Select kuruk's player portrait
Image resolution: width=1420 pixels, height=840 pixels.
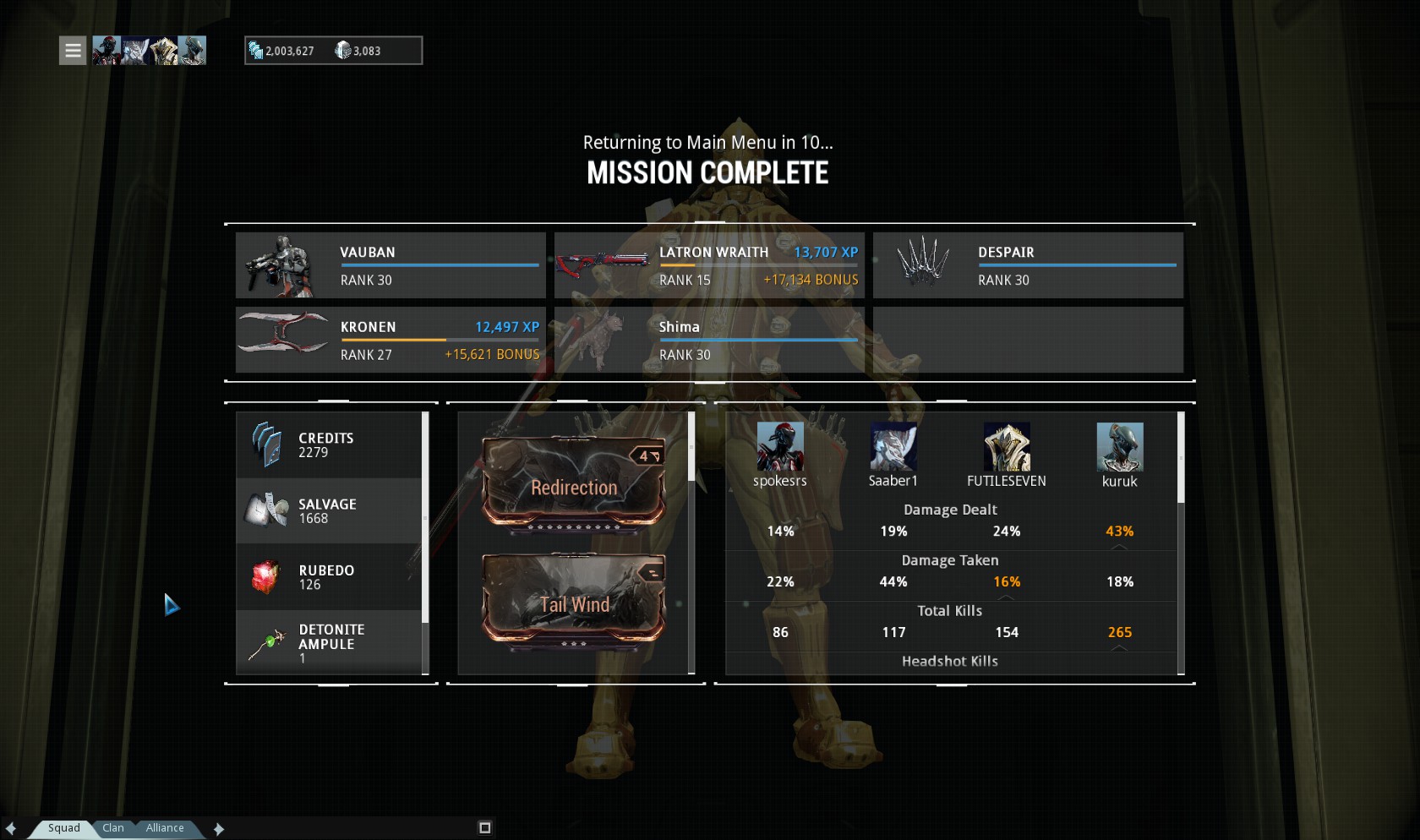[x=1119, y=446]
